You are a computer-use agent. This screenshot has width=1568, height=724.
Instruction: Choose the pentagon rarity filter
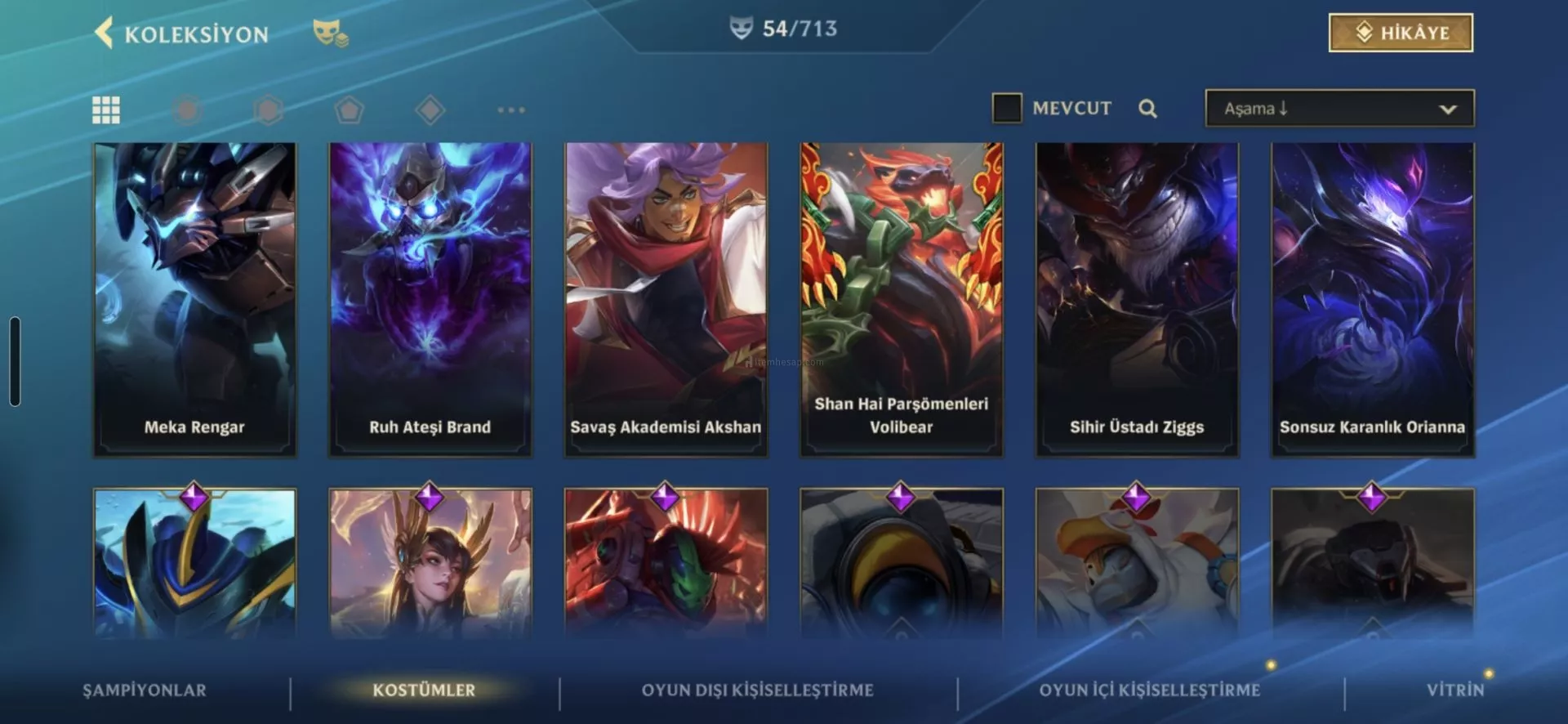(x=349, y=109)
